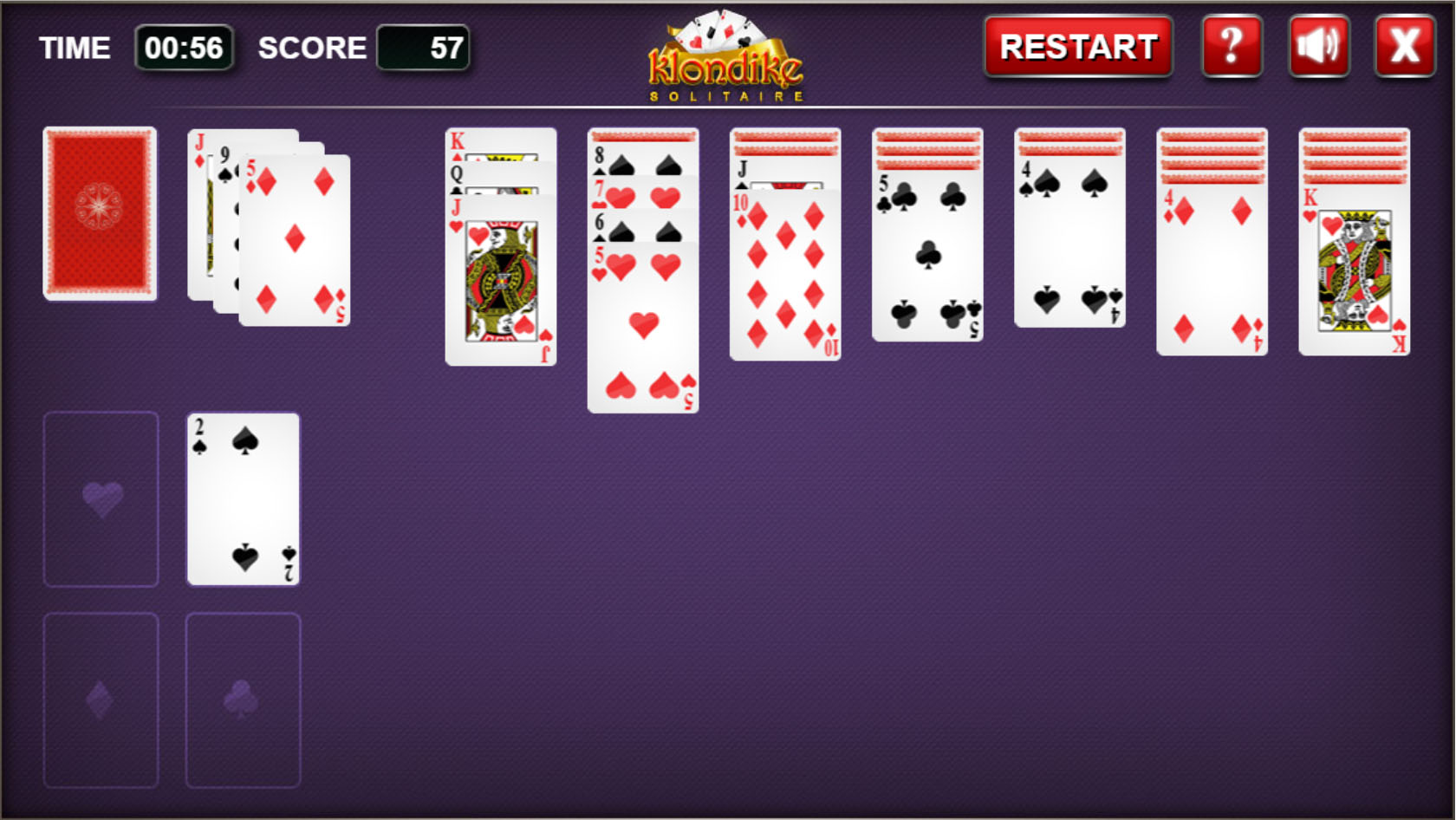Click the red X exit button
Screen dimensions: 1456x820
[x=1404, y=46]
